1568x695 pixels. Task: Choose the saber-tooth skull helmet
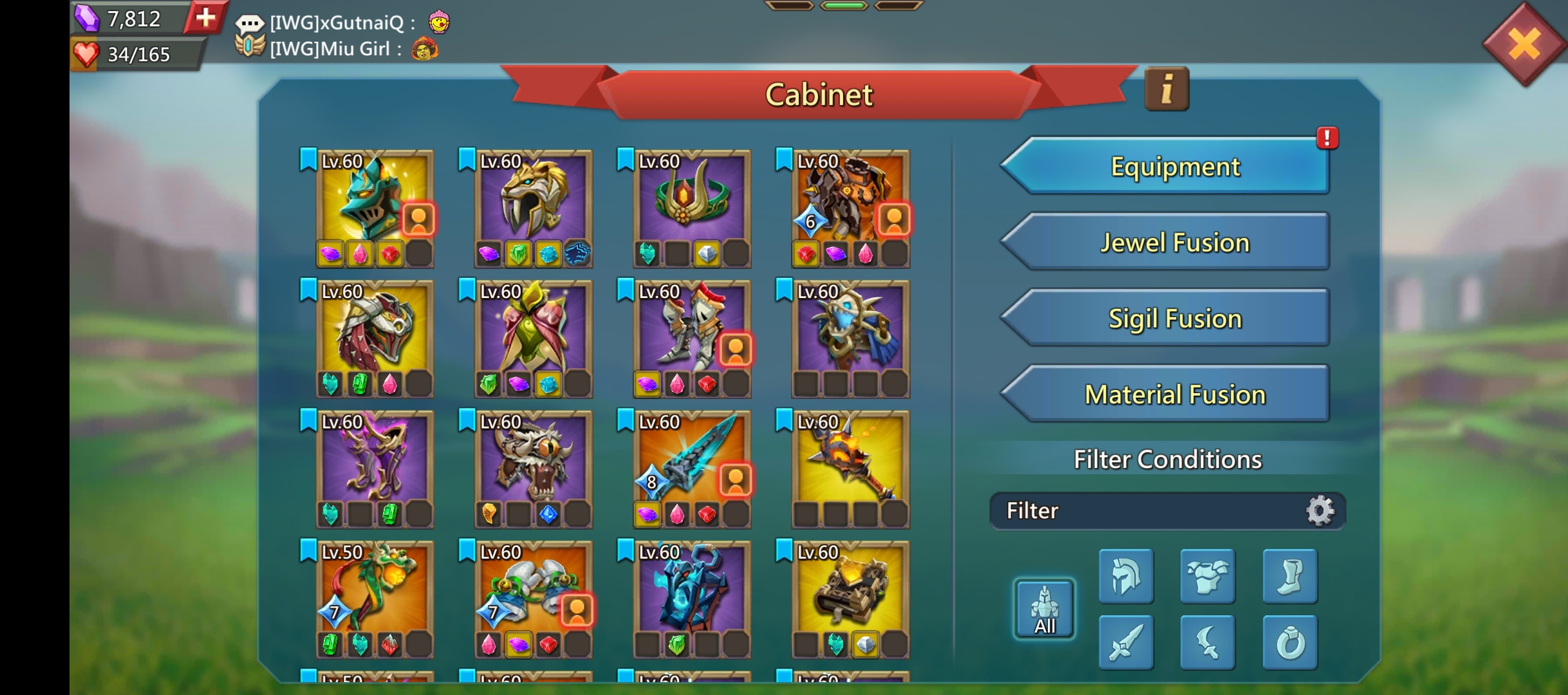(x=533, y=199)
